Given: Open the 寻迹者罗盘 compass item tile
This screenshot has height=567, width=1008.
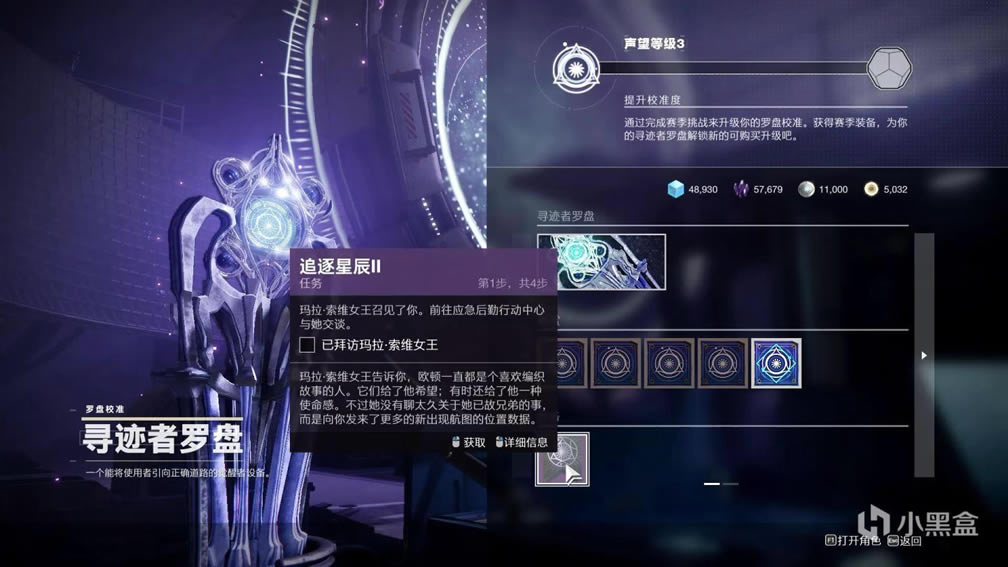Looking at the screenshot, I should pos(601,262).
